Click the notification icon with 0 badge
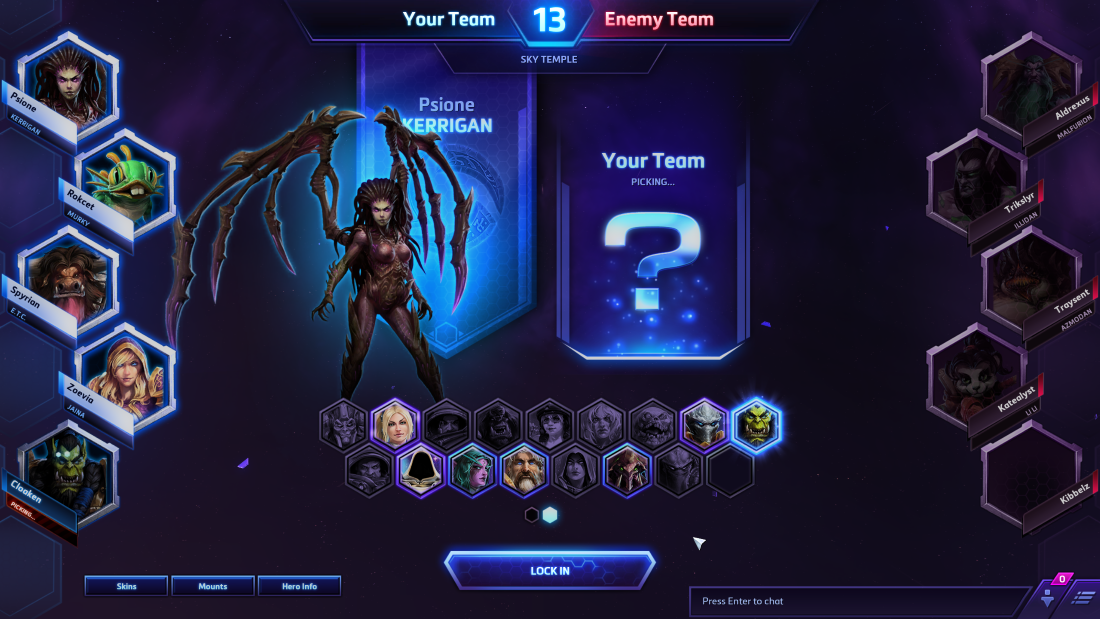The height and width of the screenshot is (619, 1100). (x=1048, y=596)
